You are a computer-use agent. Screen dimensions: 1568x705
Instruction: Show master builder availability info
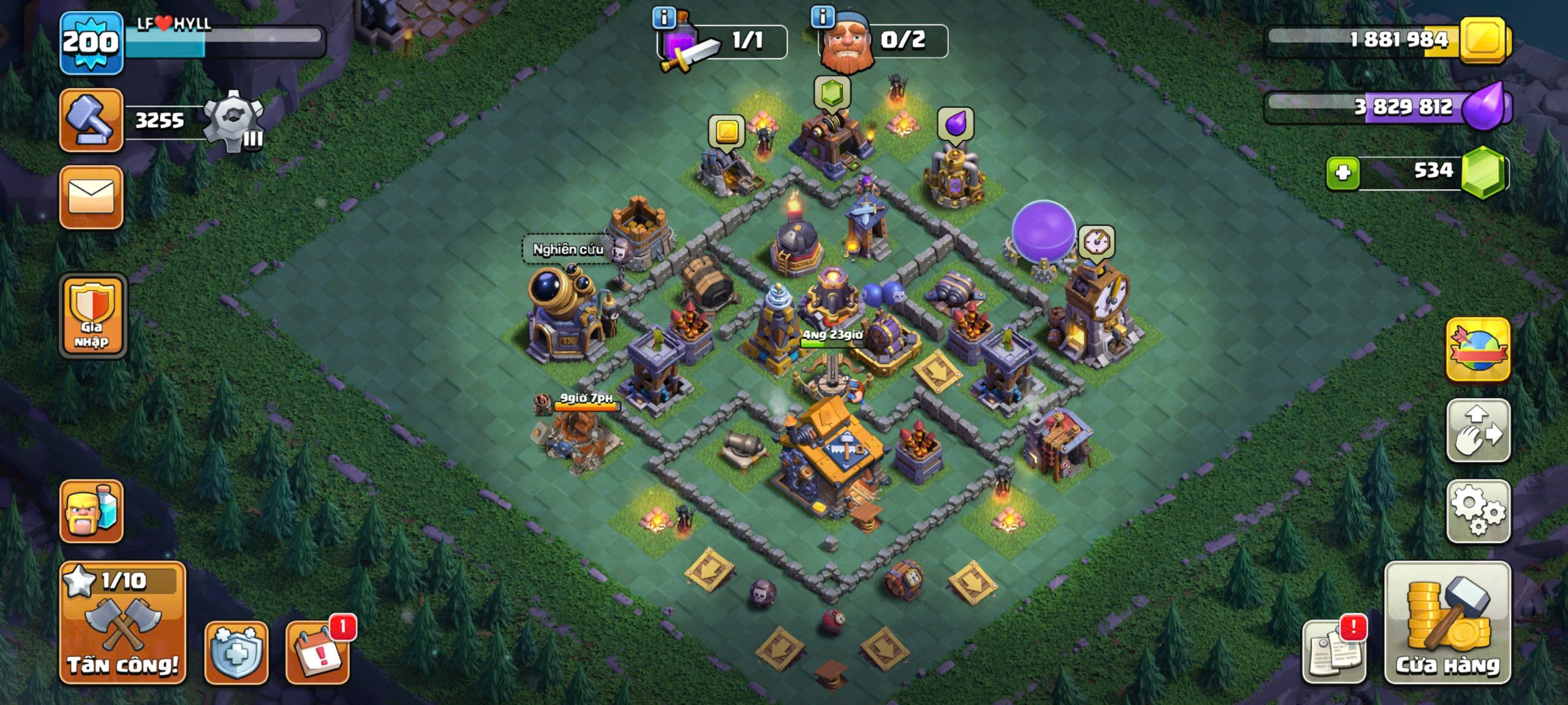click(x=823, y=17)
